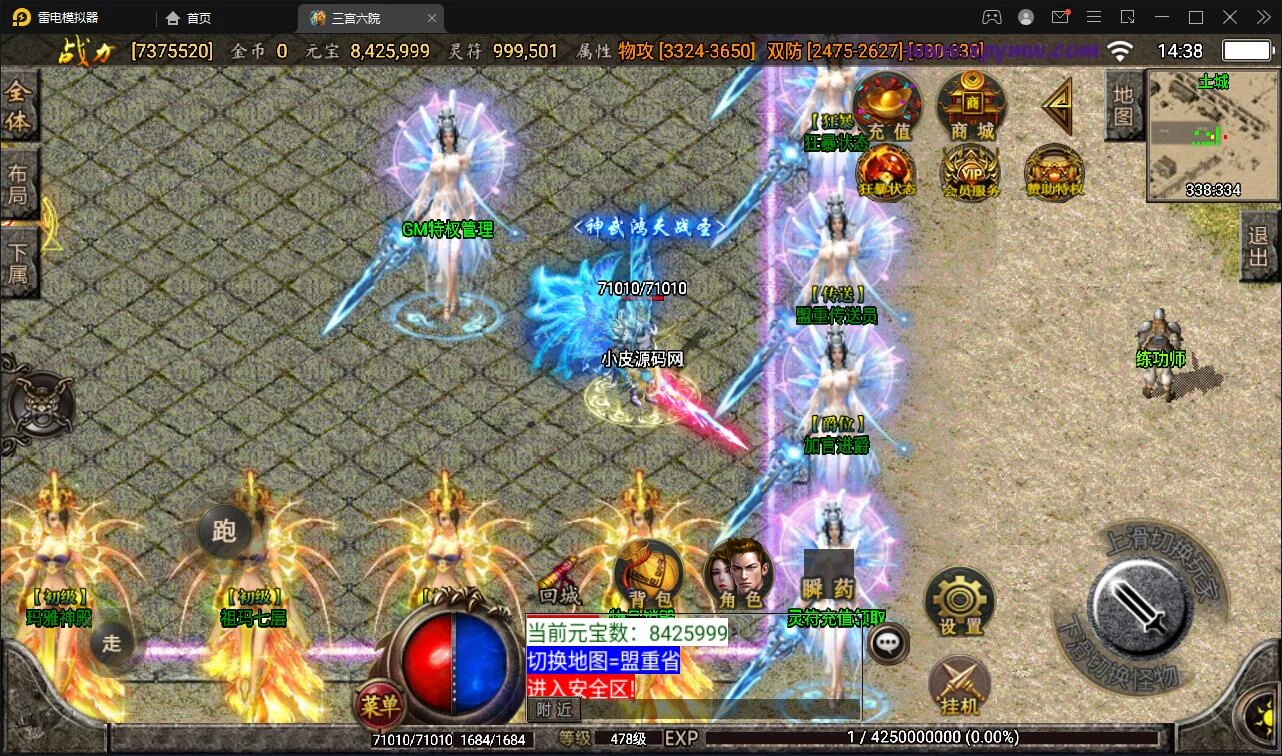This screenshot has width=1282, height=756.
Task: Switch to the 布局 layout tab
Action: pyautogui.click(x=18, y=183)
